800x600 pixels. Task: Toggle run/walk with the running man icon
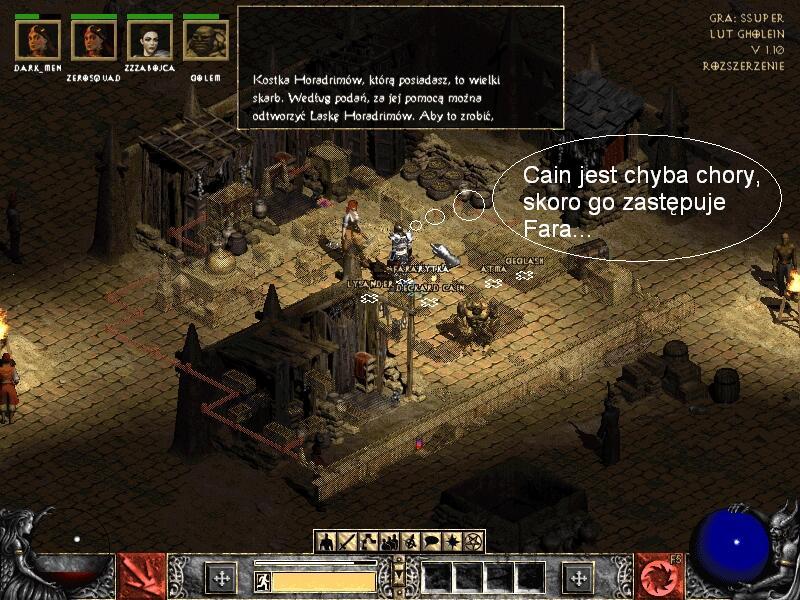coord(263,581)
